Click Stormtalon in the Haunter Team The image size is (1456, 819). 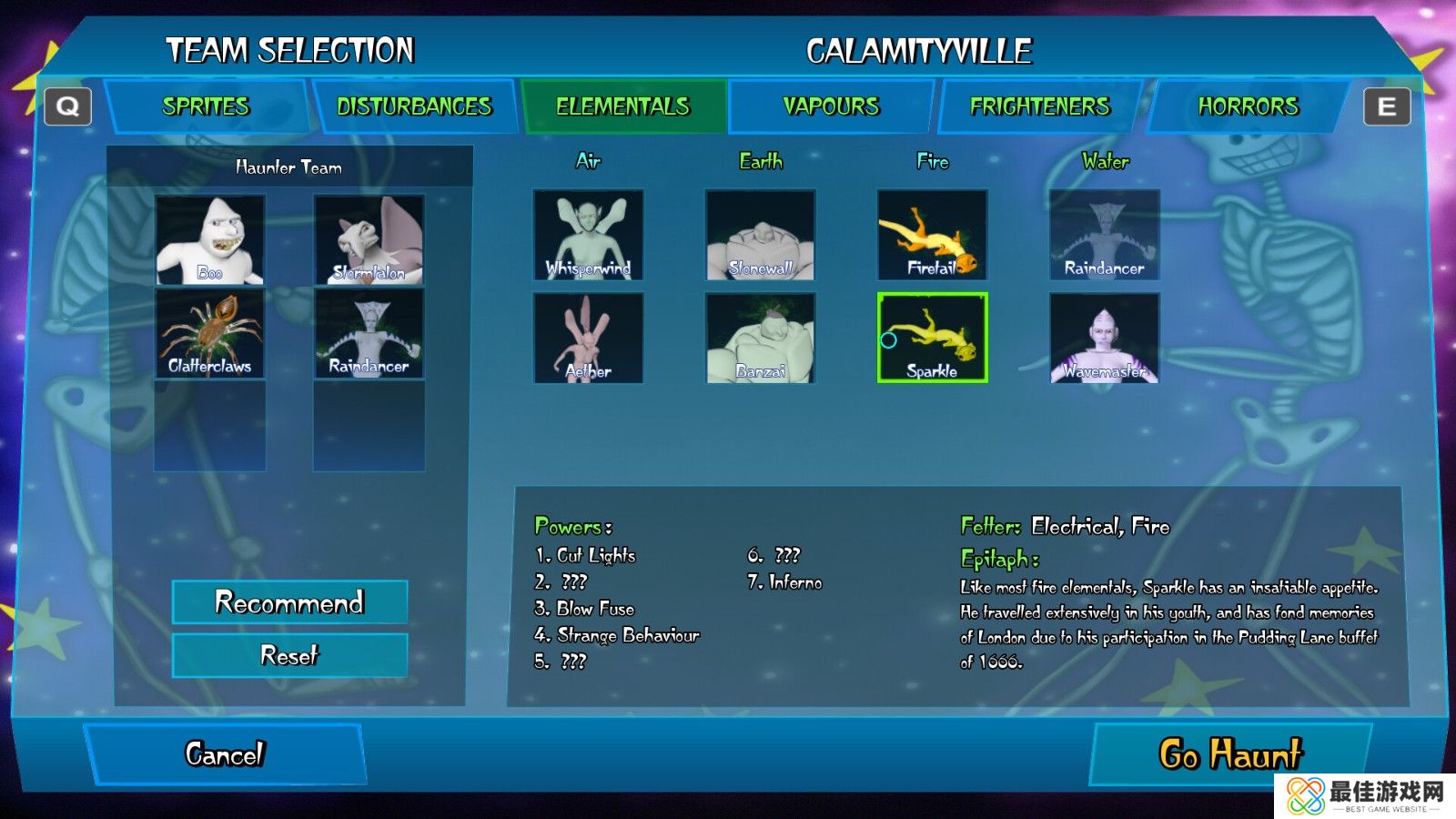[369, 240]
